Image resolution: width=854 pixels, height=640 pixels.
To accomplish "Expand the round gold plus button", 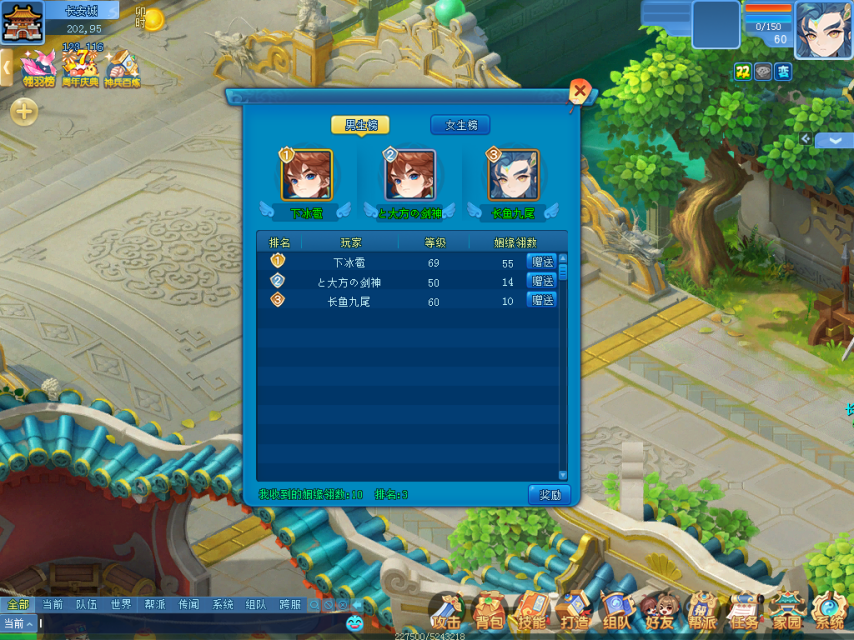I will pos(24,111).
